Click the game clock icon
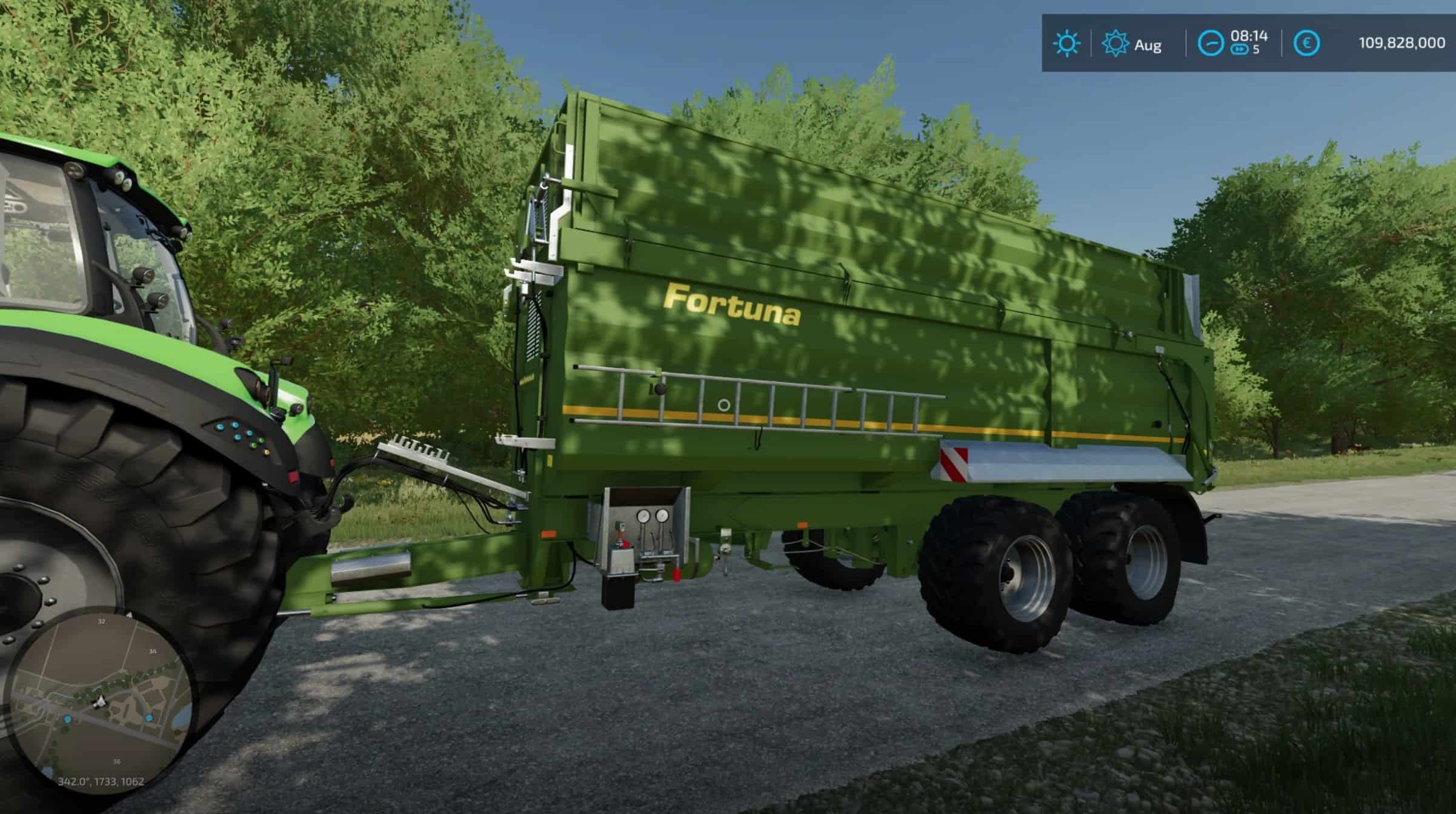1456x814 pixels. point(1211,44)
